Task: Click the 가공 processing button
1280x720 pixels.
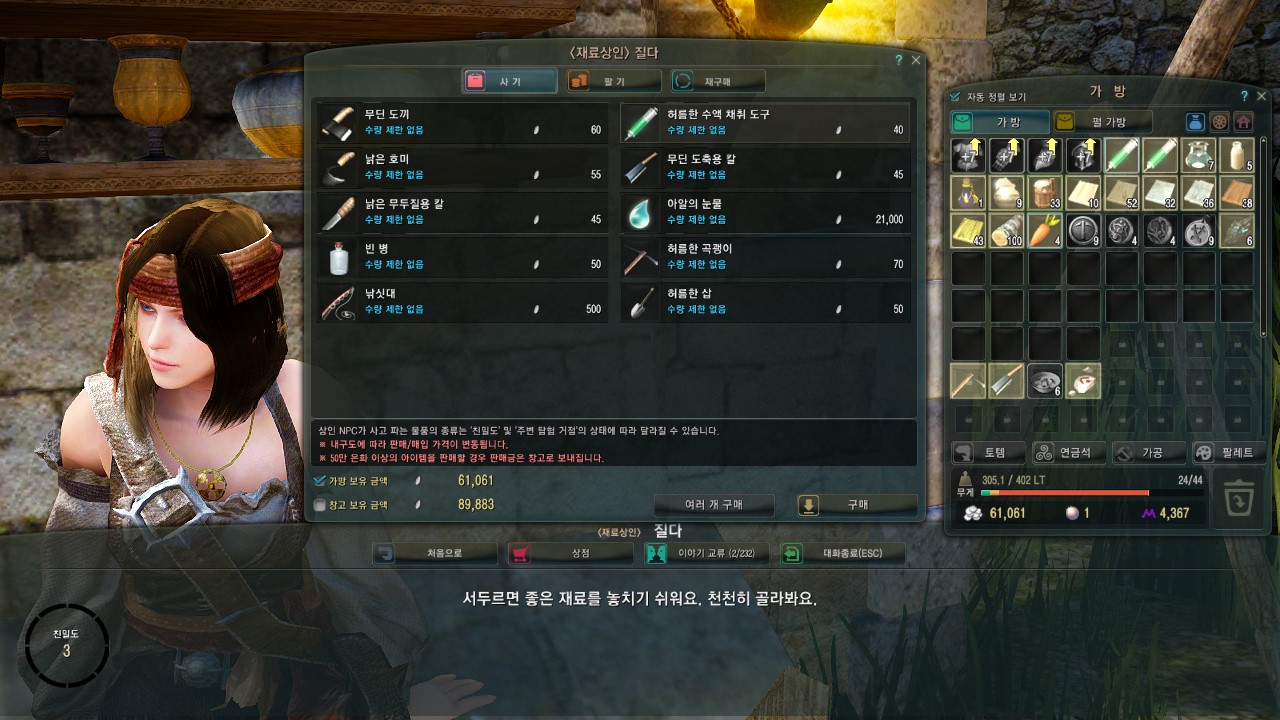Action: click(1149, 453)
